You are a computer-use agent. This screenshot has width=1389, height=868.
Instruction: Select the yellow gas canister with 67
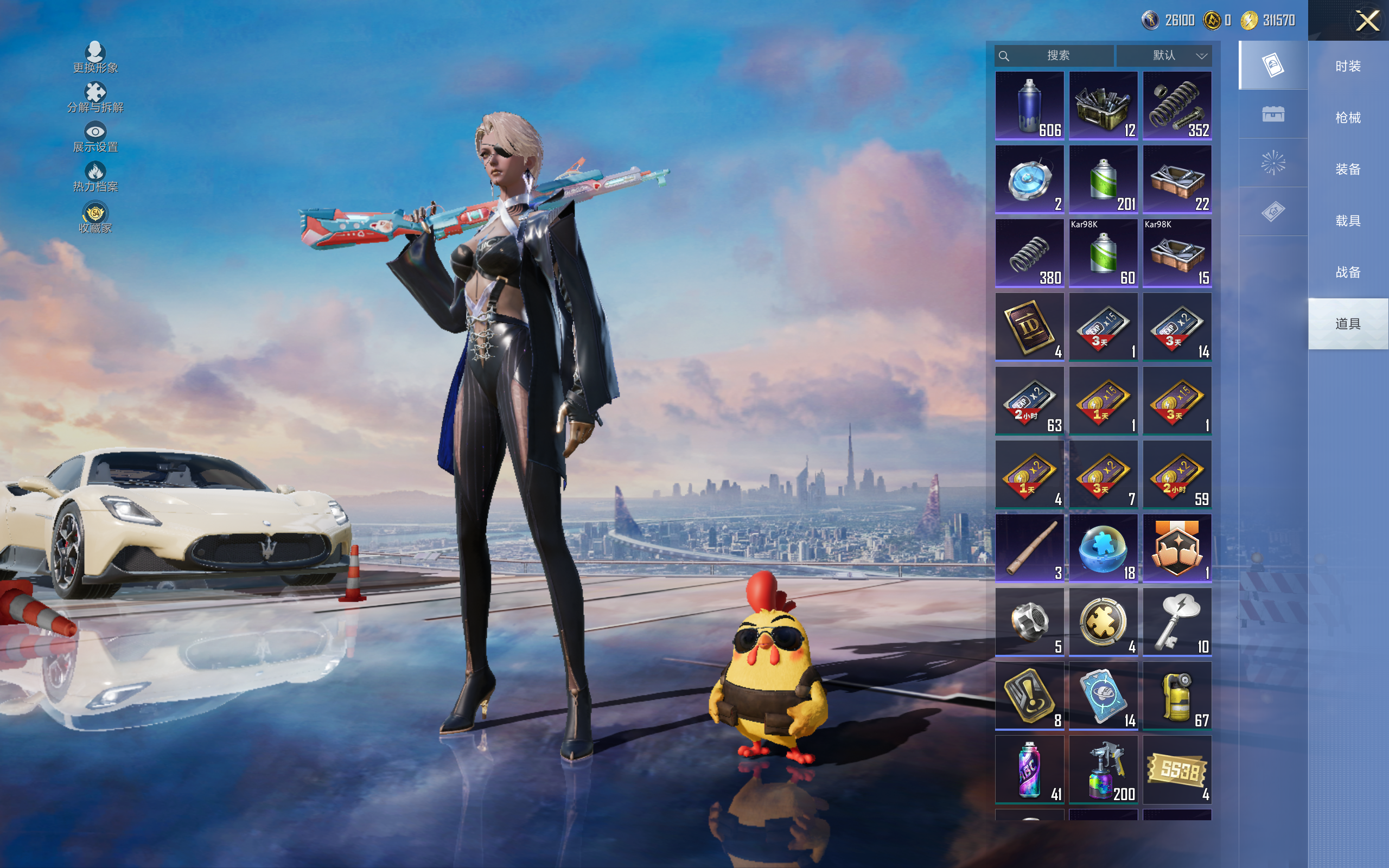[1177, 696]
